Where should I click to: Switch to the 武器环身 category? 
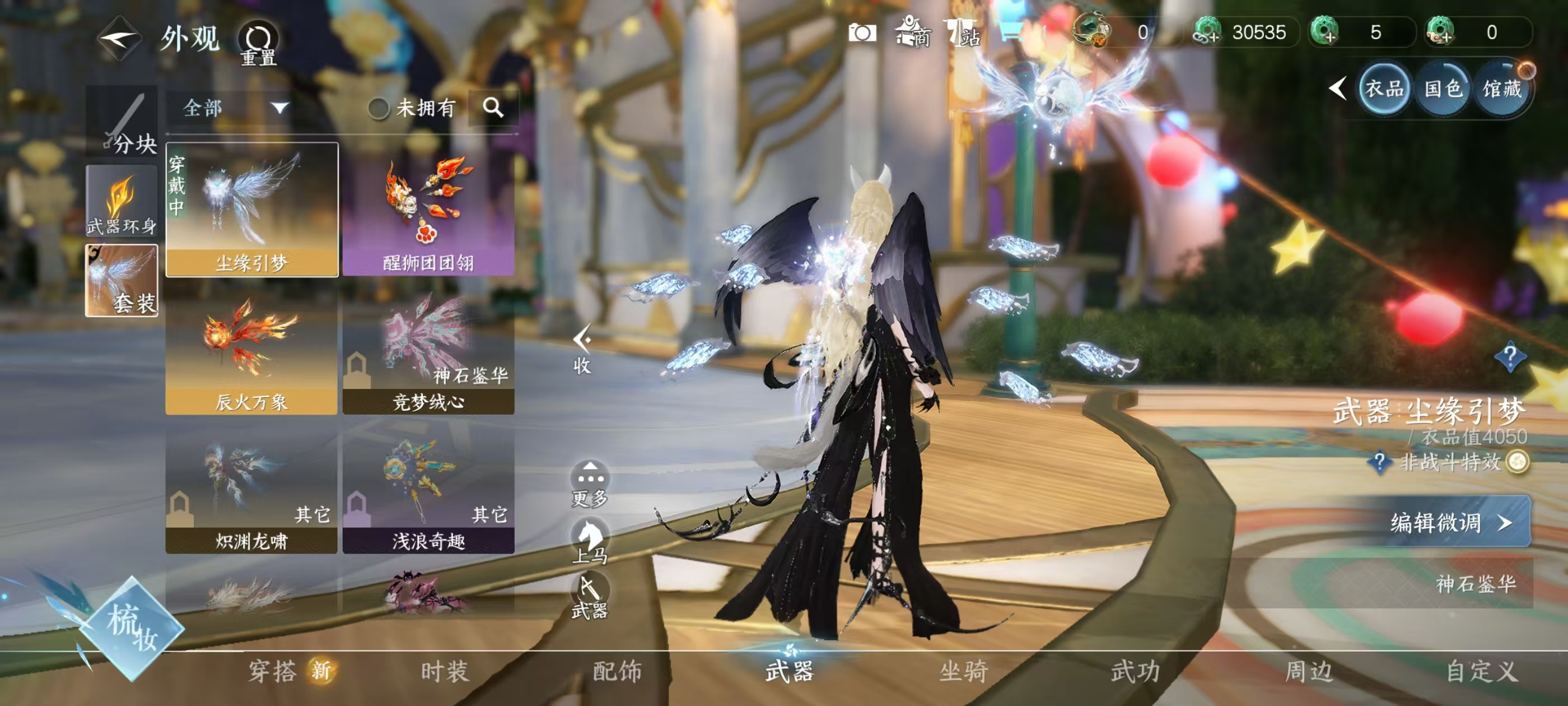click(x=122, y=201)
